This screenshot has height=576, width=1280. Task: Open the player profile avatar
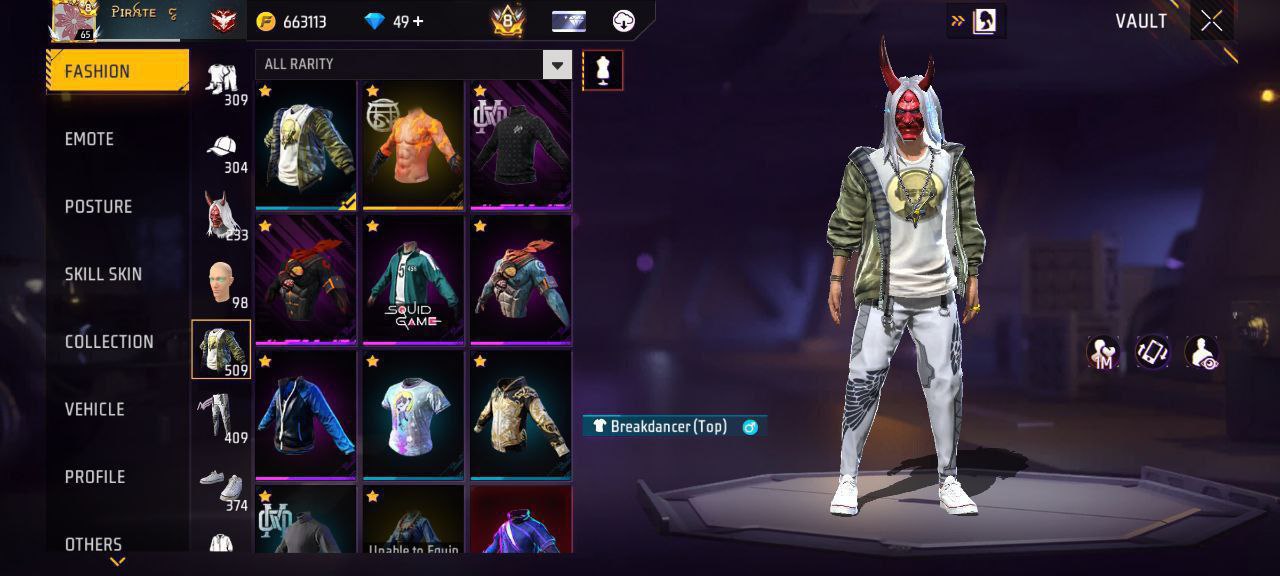[x=73, y=21]
